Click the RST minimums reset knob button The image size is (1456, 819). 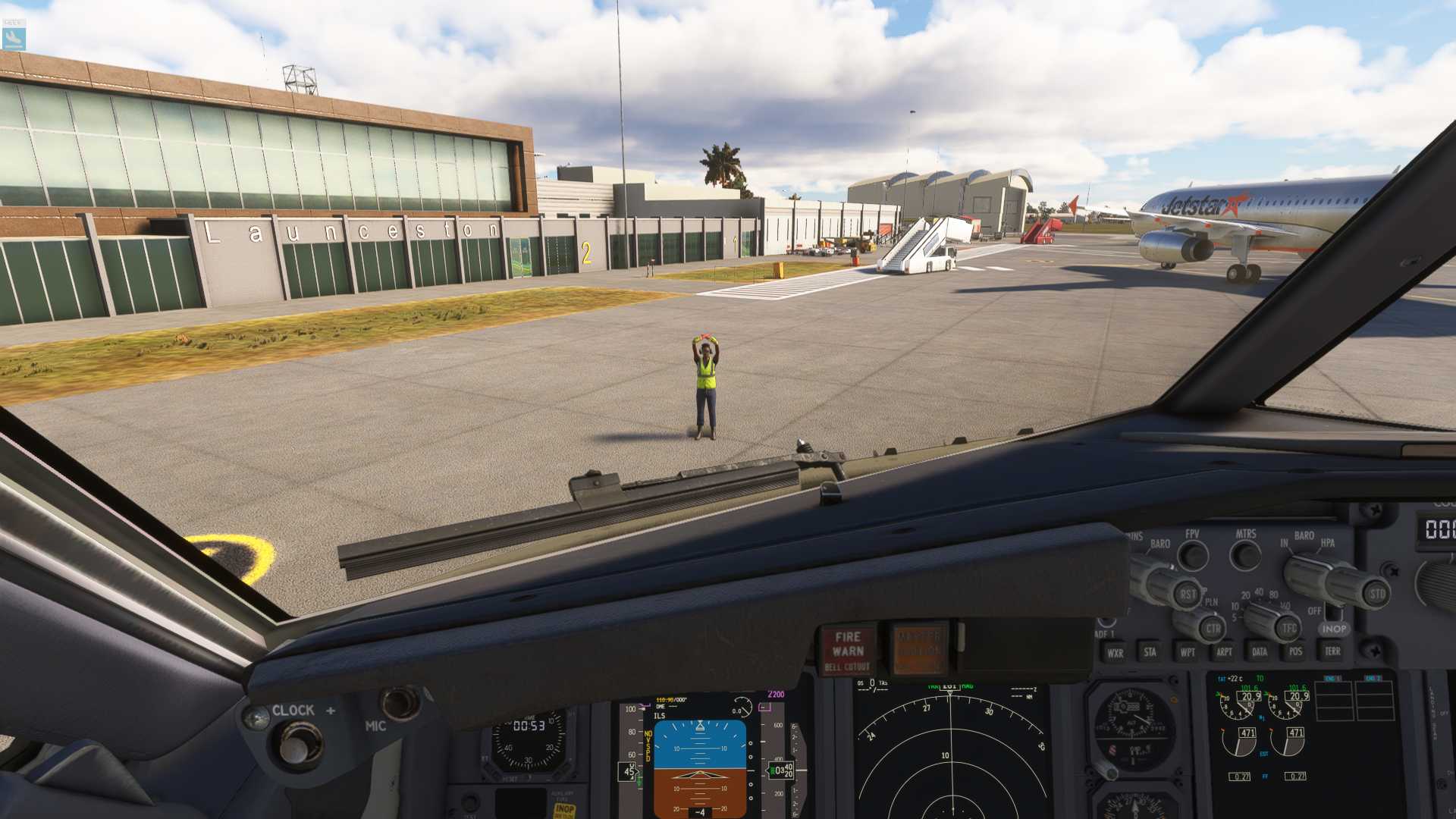click(1187, 594)
